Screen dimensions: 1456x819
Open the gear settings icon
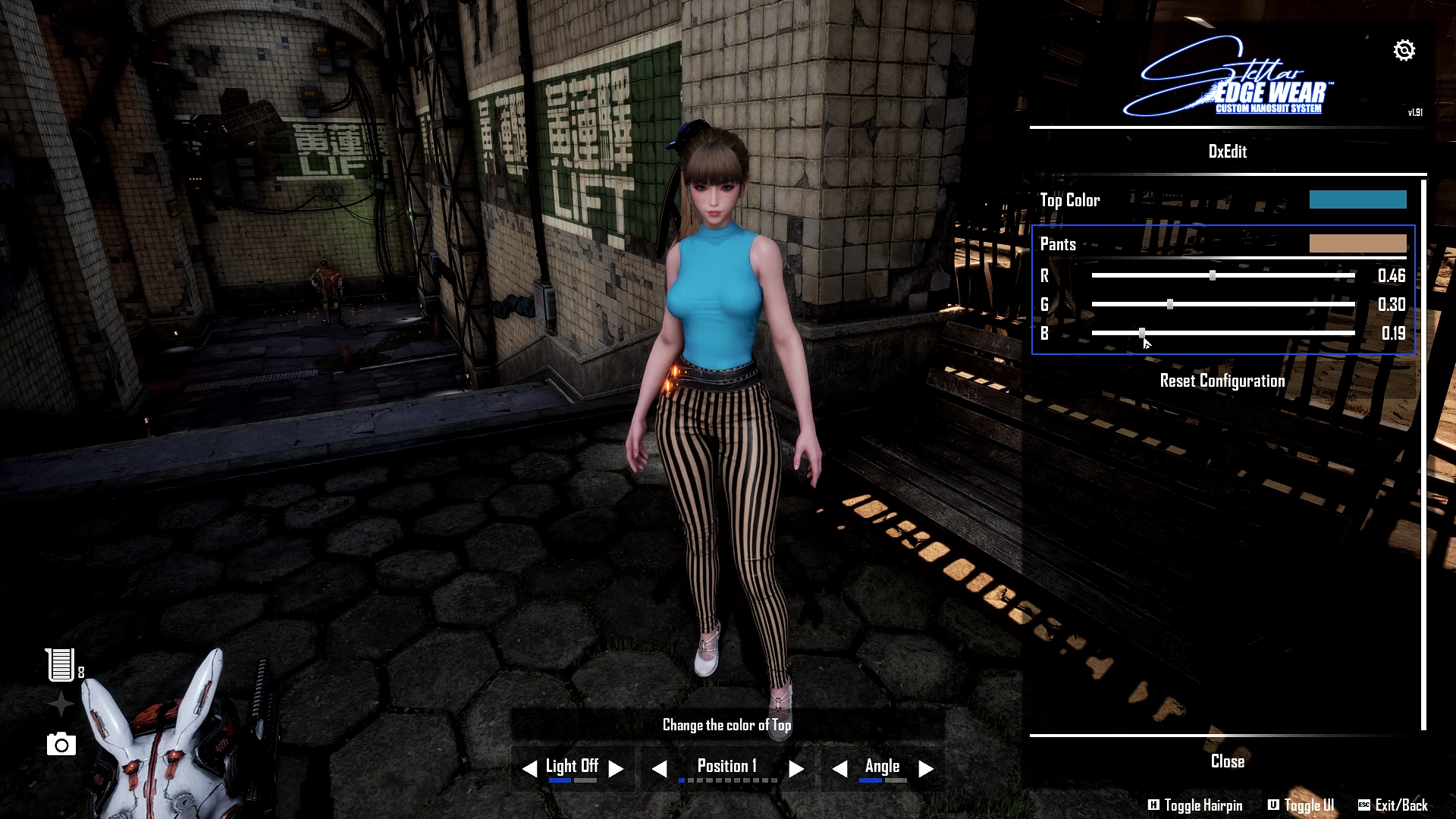click(x=1404, y=50)
